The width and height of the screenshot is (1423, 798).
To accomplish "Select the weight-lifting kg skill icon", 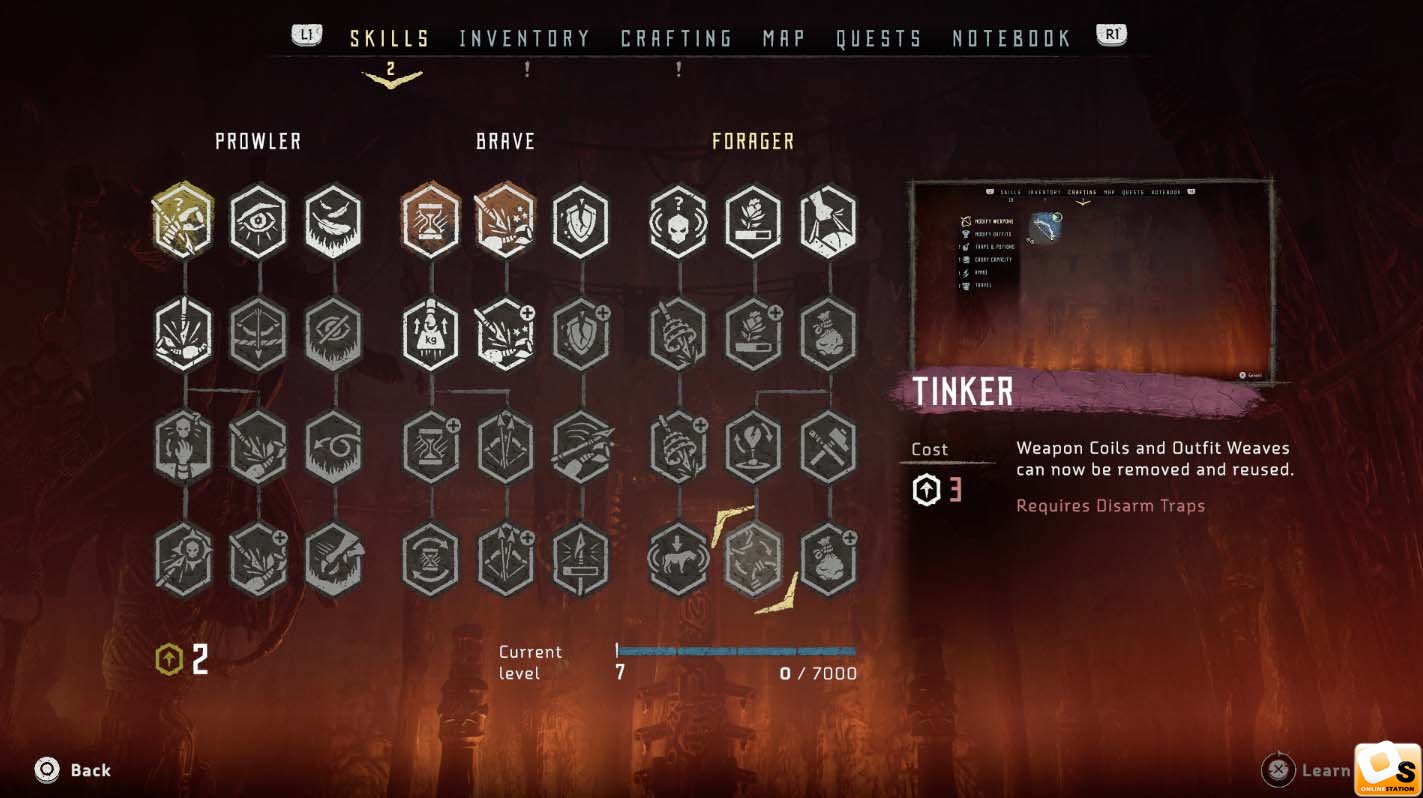I will point(430,333).
